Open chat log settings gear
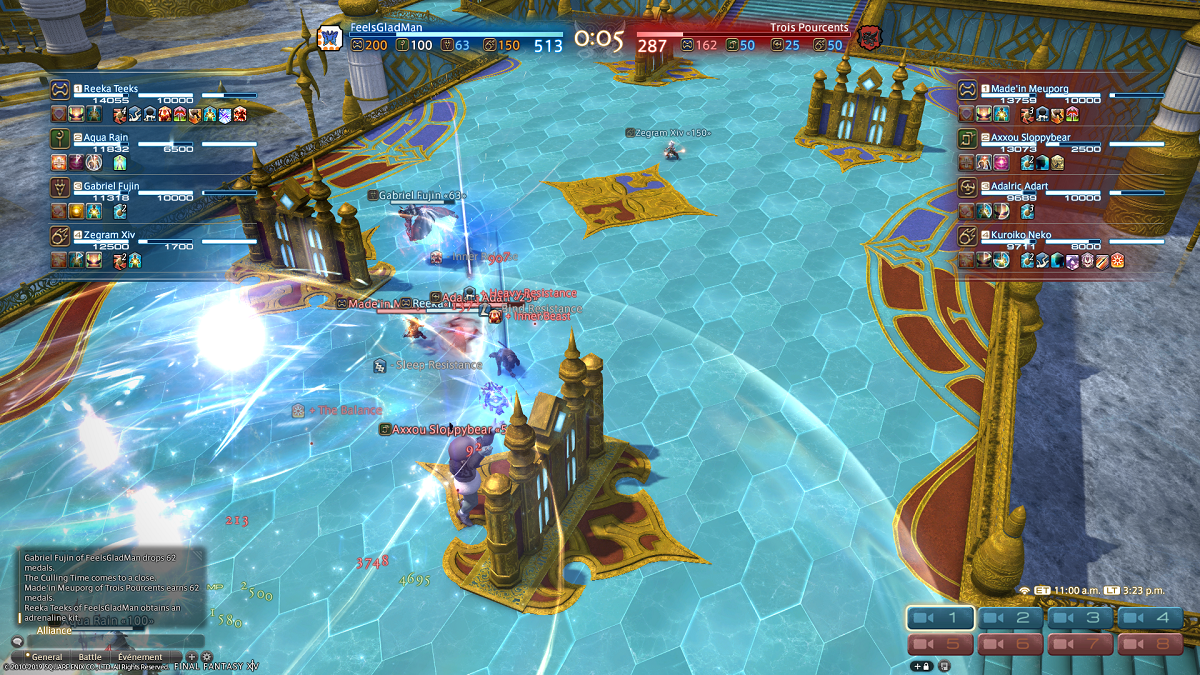1200x675 pixels. pyautogui.click(x=207, y=657)
